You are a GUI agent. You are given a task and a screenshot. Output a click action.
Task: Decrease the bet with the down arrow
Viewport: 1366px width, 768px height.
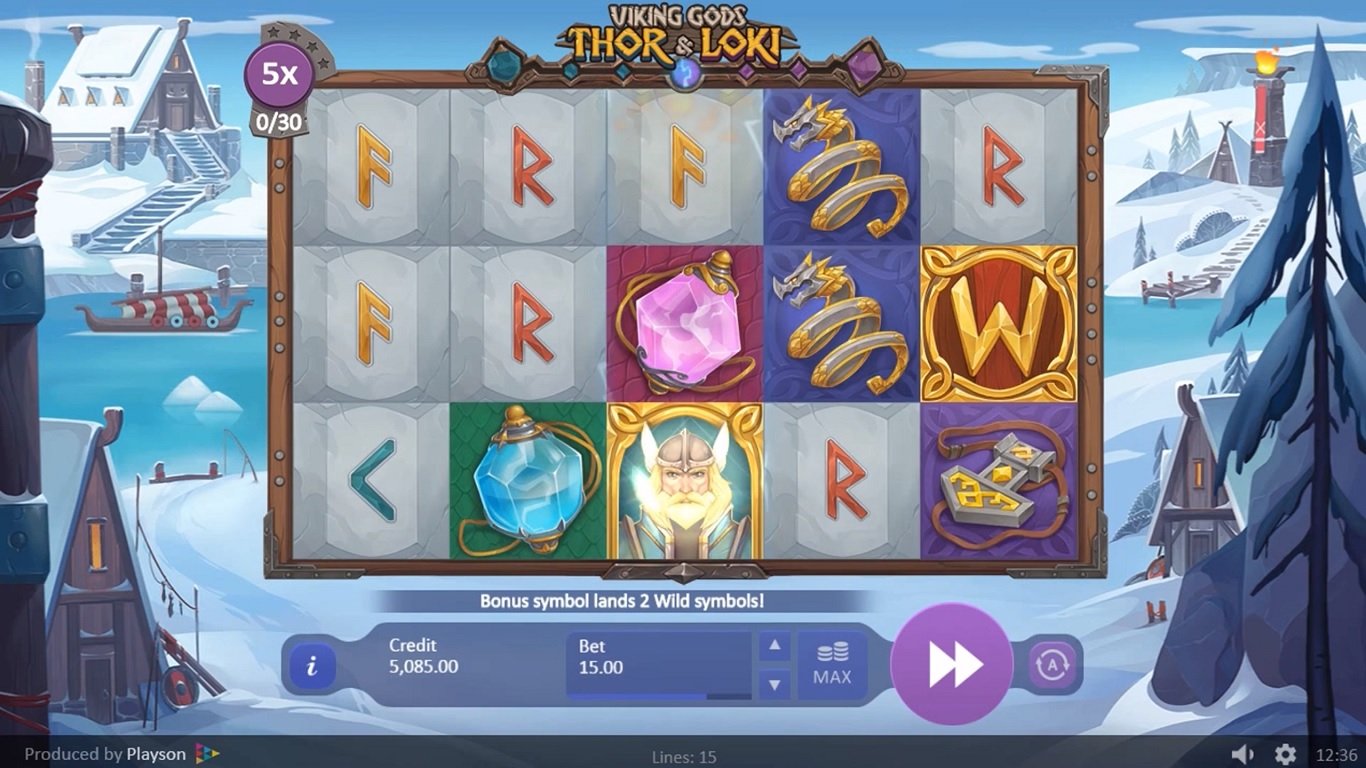pos(774,685)
